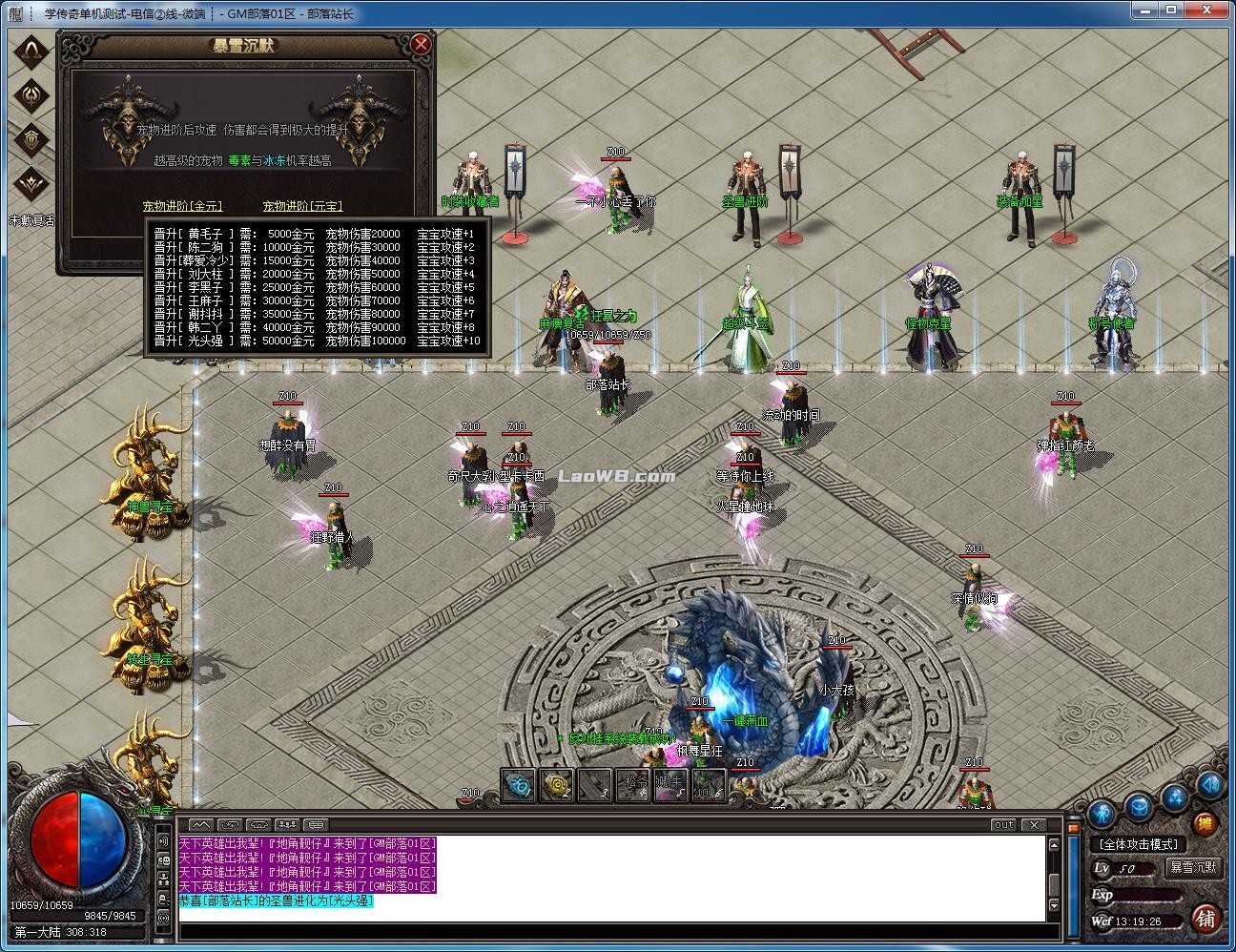This screenshot has height=952, width=1236.
Task: Click the flame-arch diamond icon in the left sidebar
Action: point(32,51)
